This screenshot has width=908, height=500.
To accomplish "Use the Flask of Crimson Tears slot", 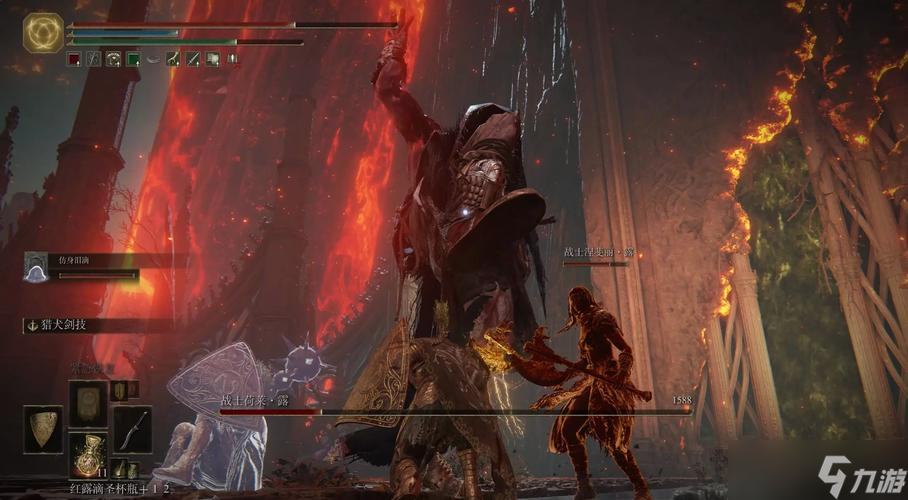I will [88, 452].
